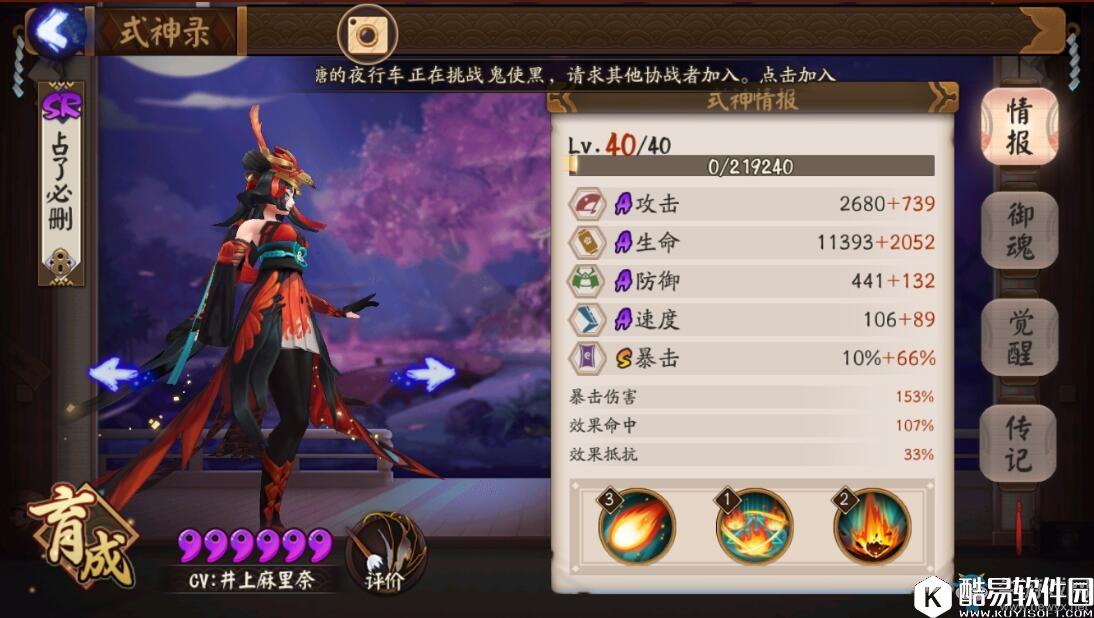View previous shikigami with left arrow
Viewport: 1094px width, 618px height.
(x=112, y=375)
